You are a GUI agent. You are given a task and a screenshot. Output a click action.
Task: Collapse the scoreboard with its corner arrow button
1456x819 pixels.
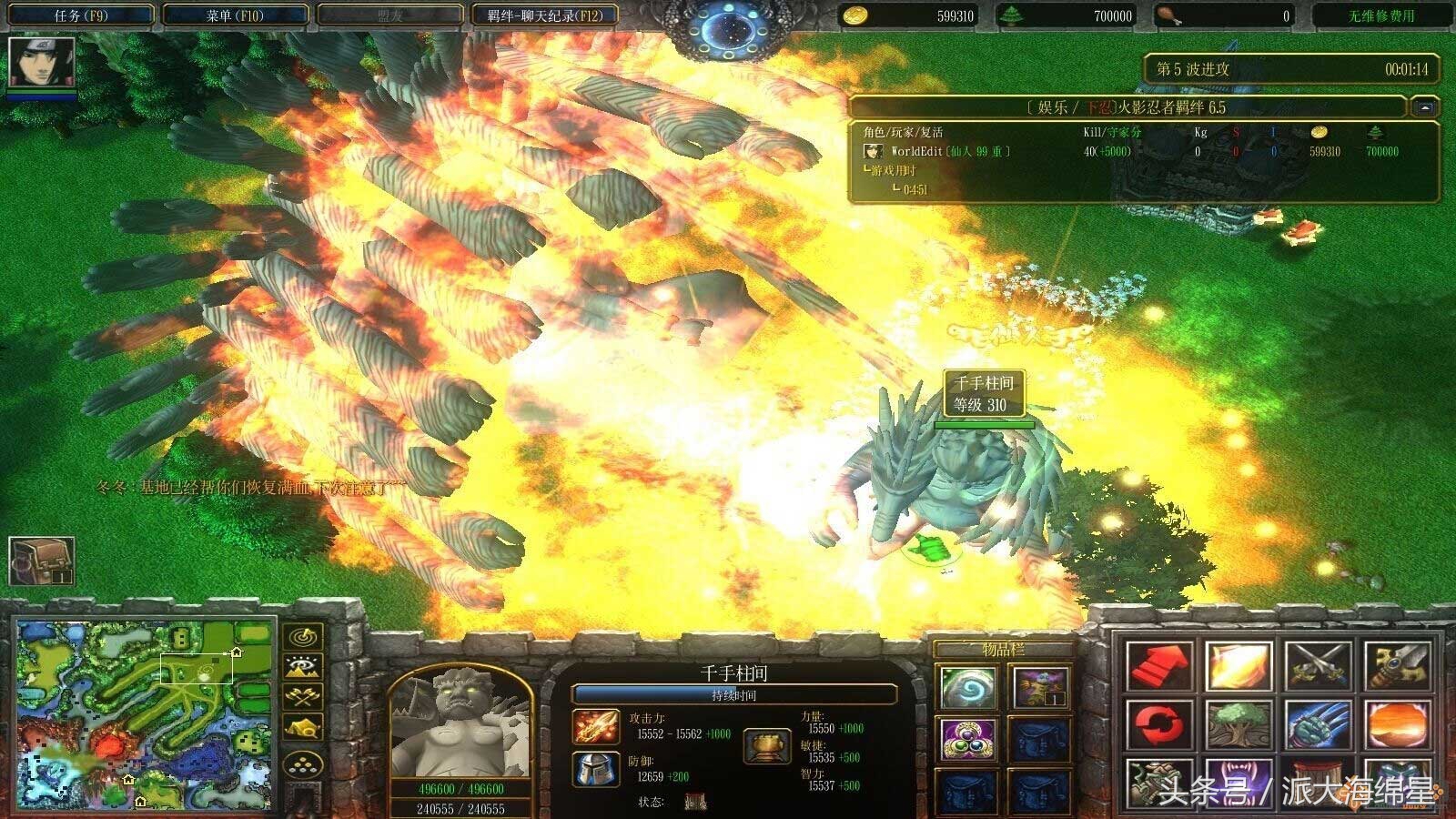pyautogui.click(x=1424, y=107)
